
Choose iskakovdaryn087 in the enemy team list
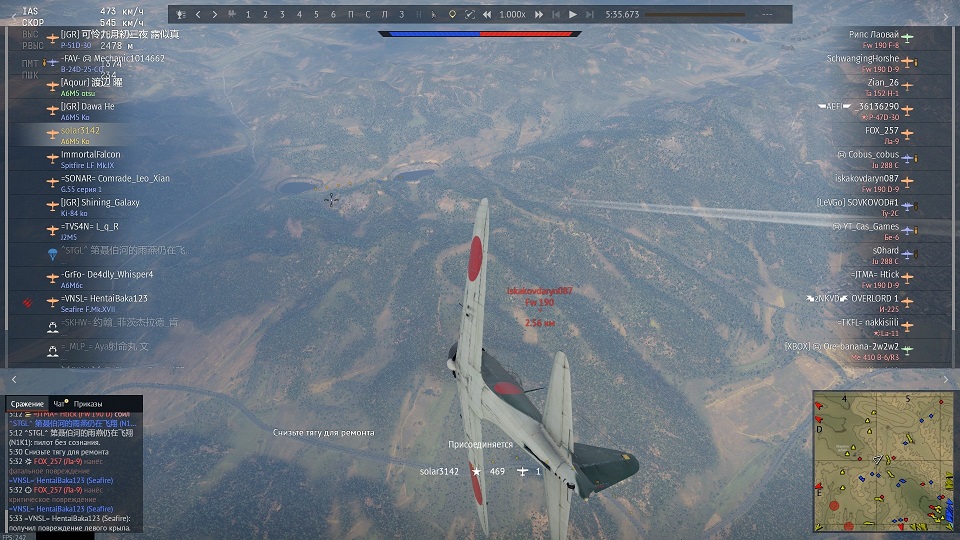866,179
